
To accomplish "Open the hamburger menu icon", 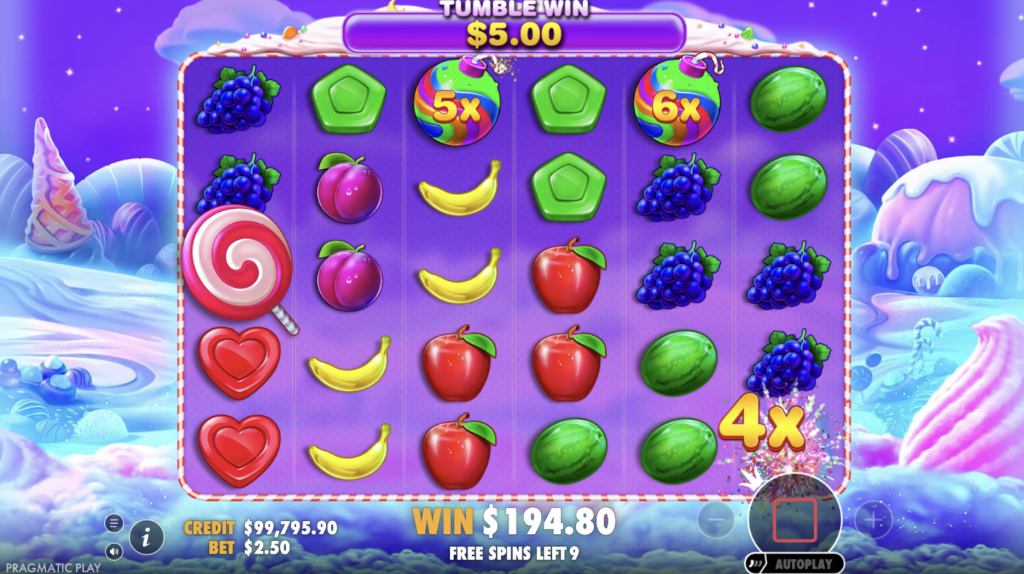I will tap(114, 523).
